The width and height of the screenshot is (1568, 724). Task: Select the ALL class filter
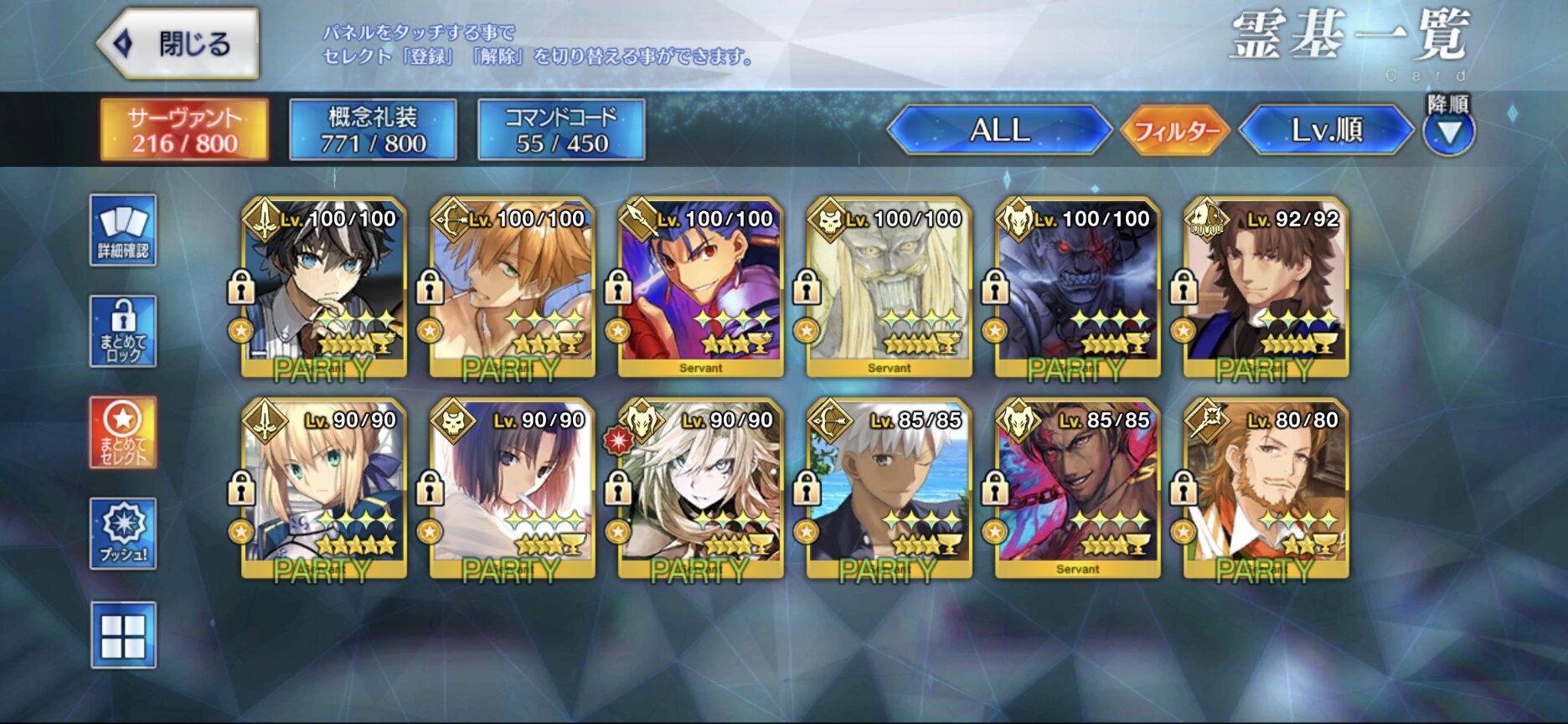(x=999, y=130)
